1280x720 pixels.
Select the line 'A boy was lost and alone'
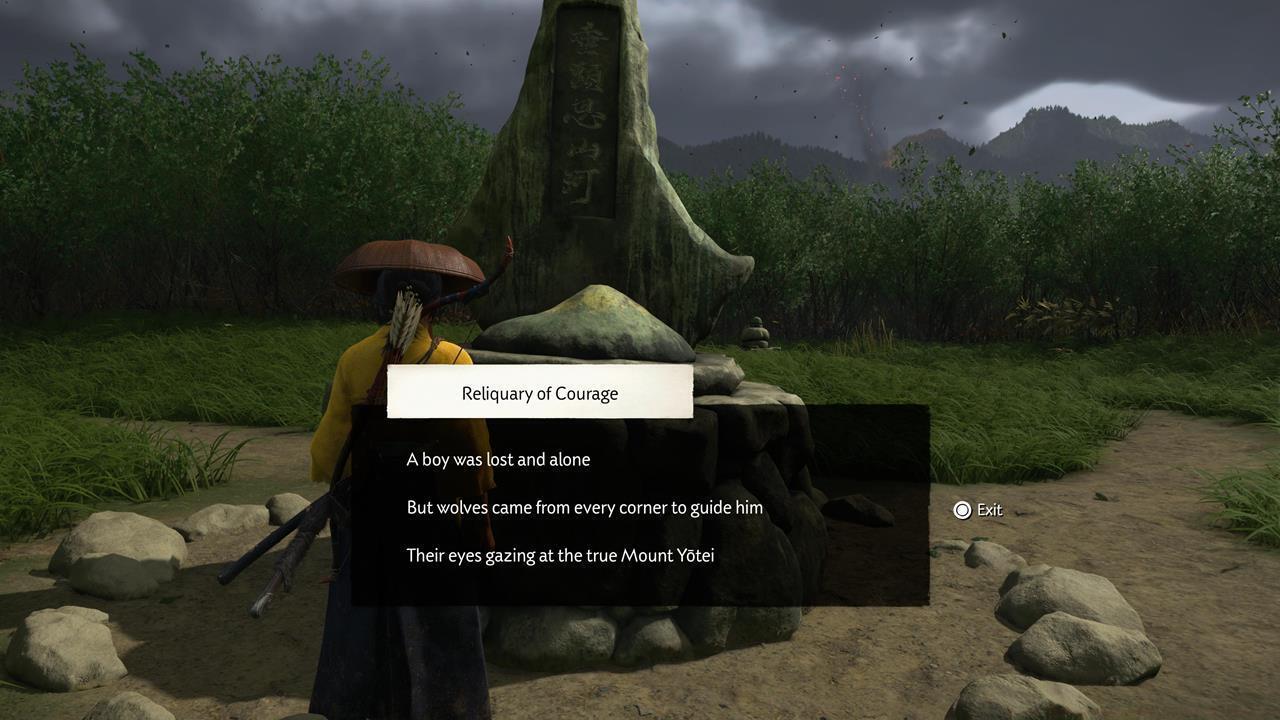pos(497,459)
